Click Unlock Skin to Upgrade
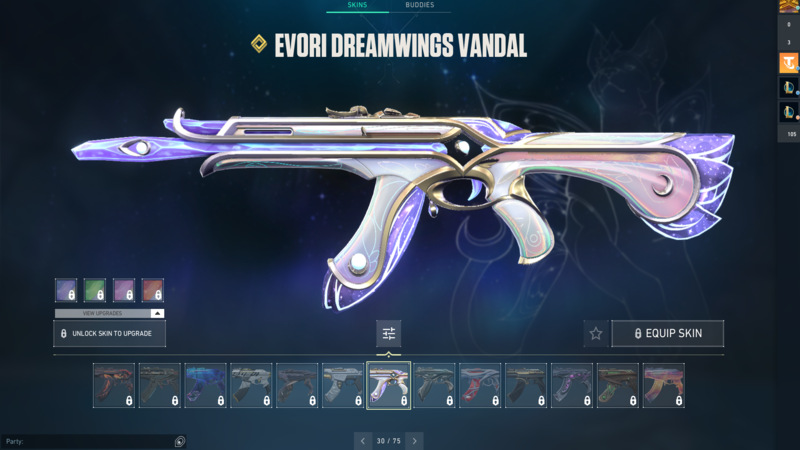 109,333
